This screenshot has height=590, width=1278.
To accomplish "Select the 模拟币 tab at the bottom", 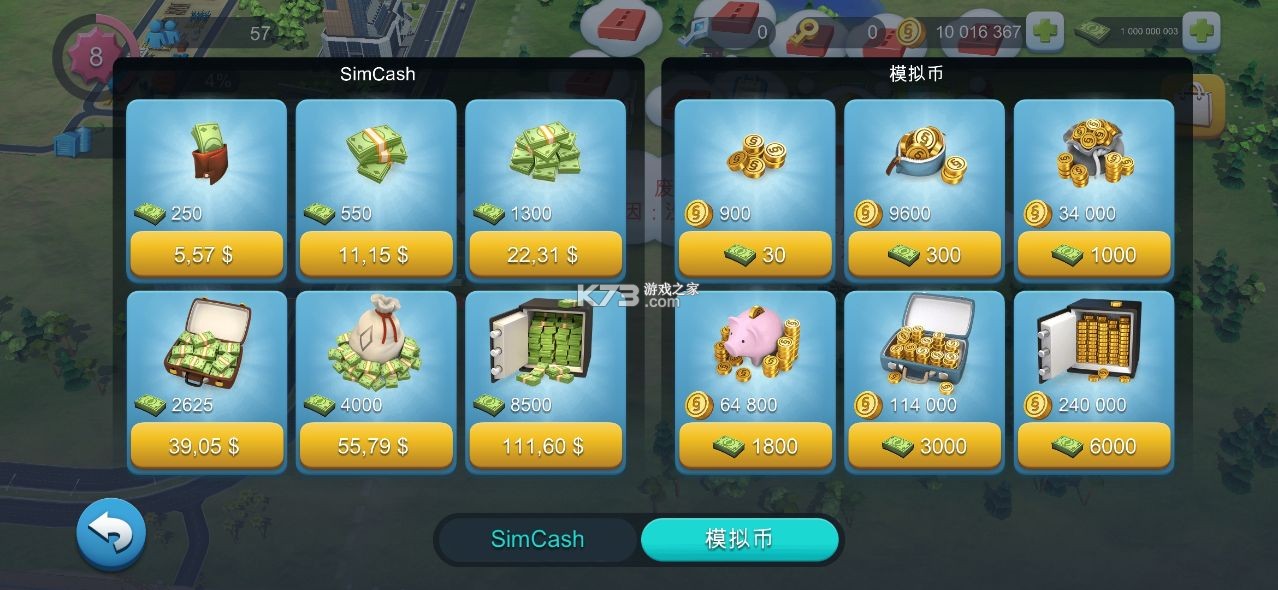I will 739,540.
